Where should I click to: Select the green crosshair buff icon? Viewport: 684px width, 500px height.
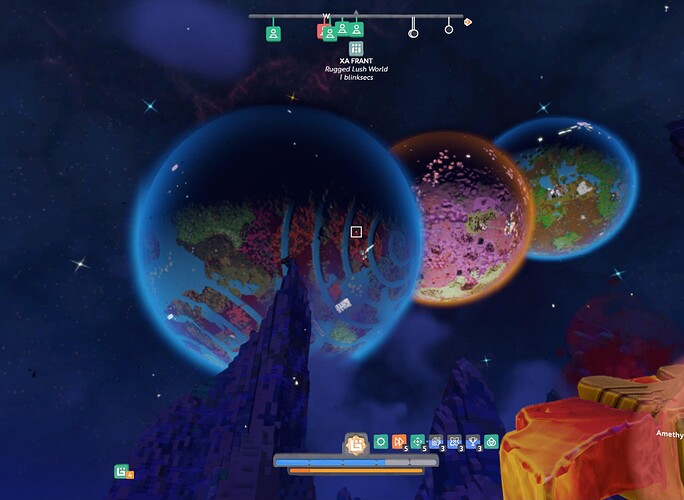[x=418, y=442]
